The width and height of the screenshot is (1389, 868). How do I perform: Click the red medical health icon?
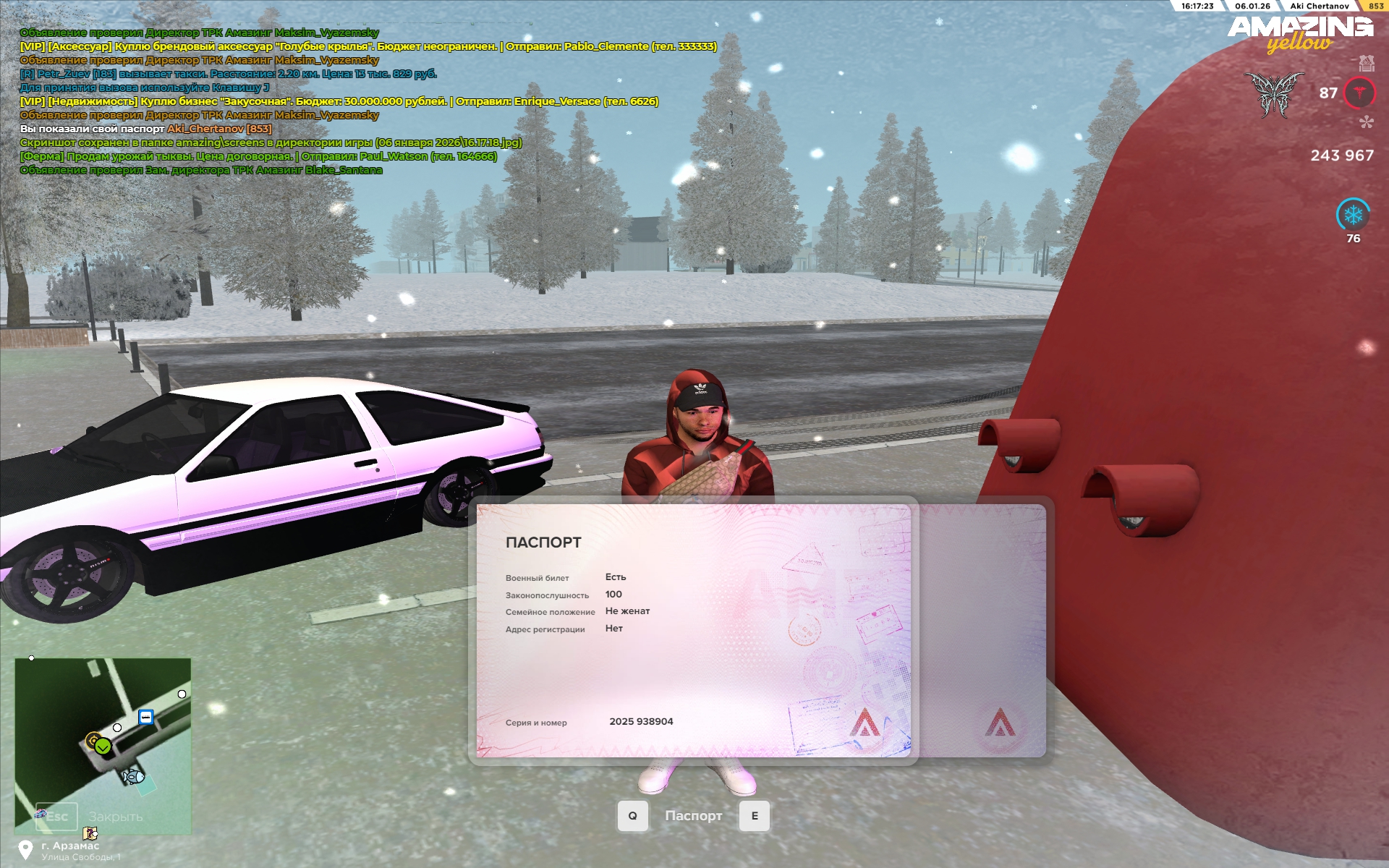point(1359,93)
